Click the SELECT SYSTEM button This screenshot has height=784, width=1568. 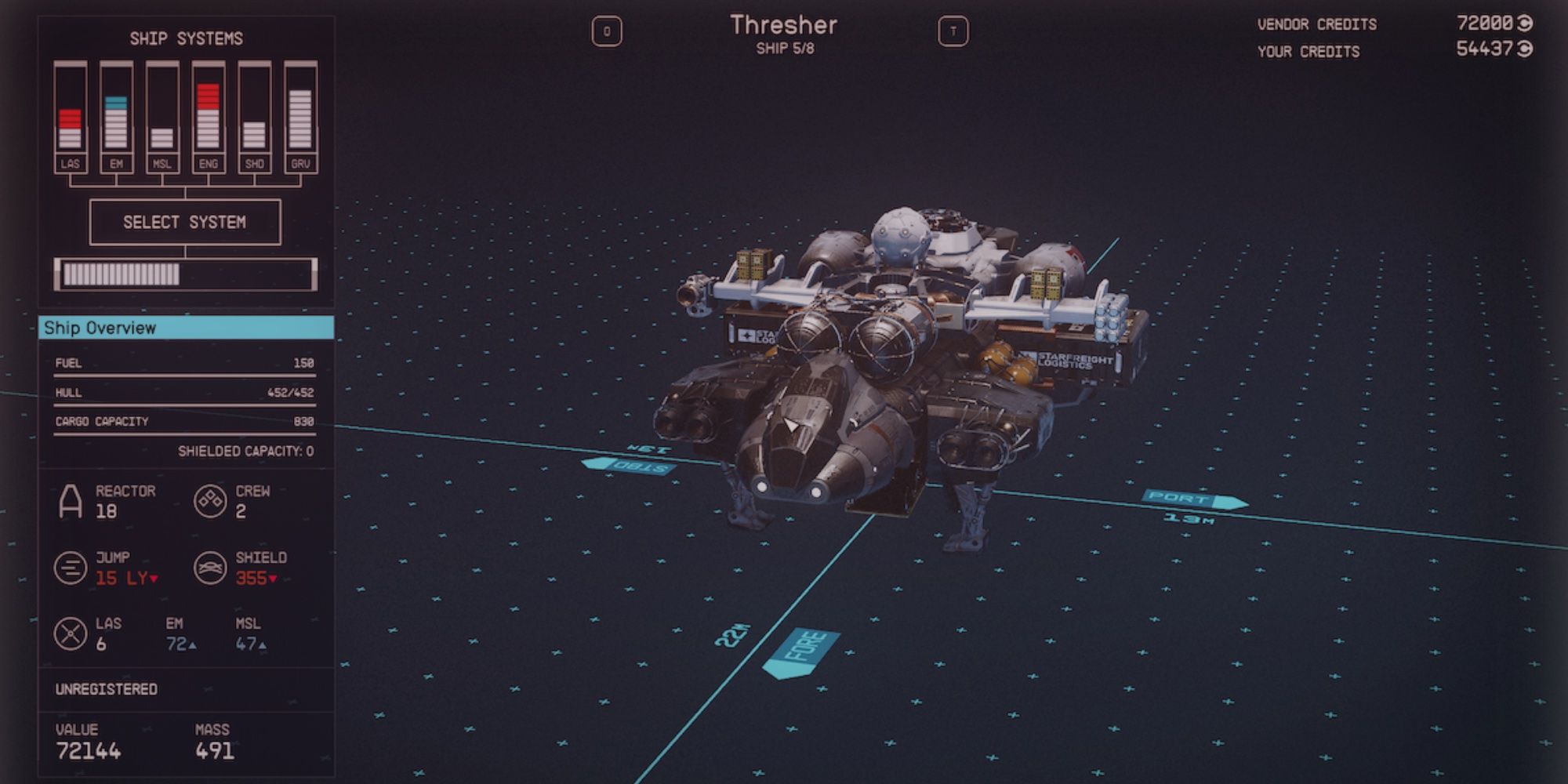[185, 221]
